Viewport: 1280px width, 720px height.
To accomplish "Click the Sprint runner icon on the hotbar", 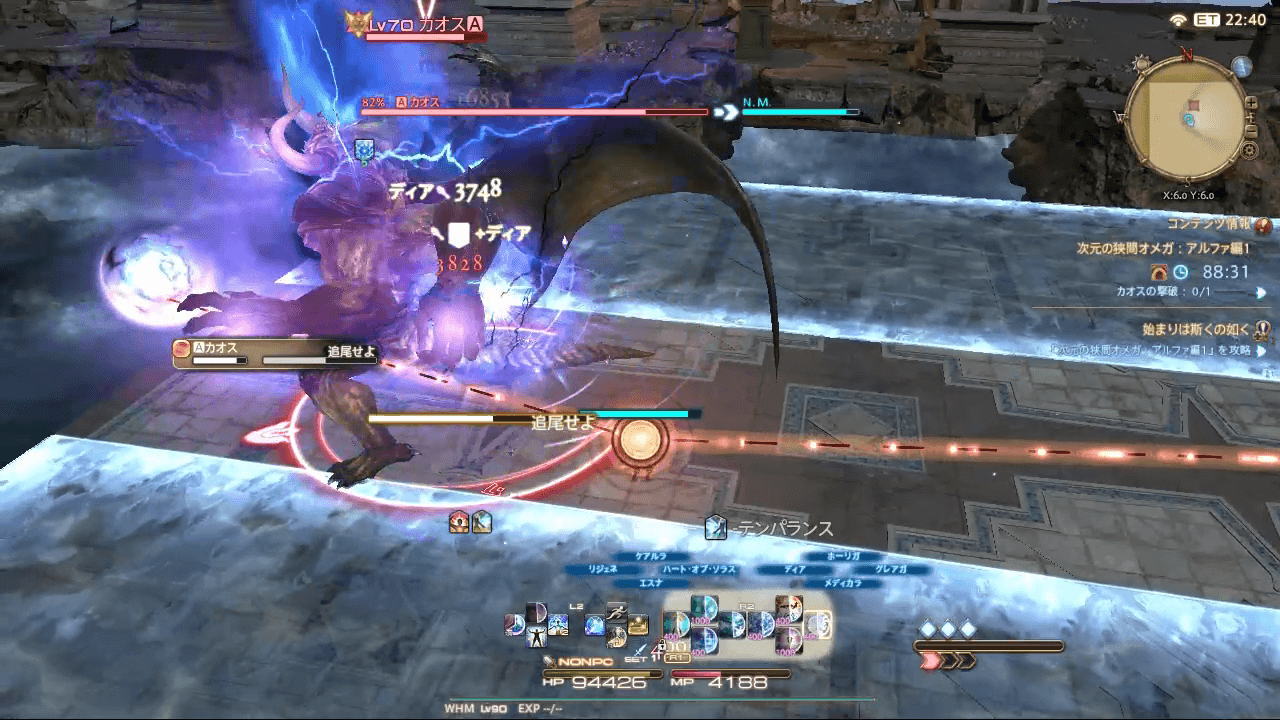I will pyautogui.click(x=615, y=611).
